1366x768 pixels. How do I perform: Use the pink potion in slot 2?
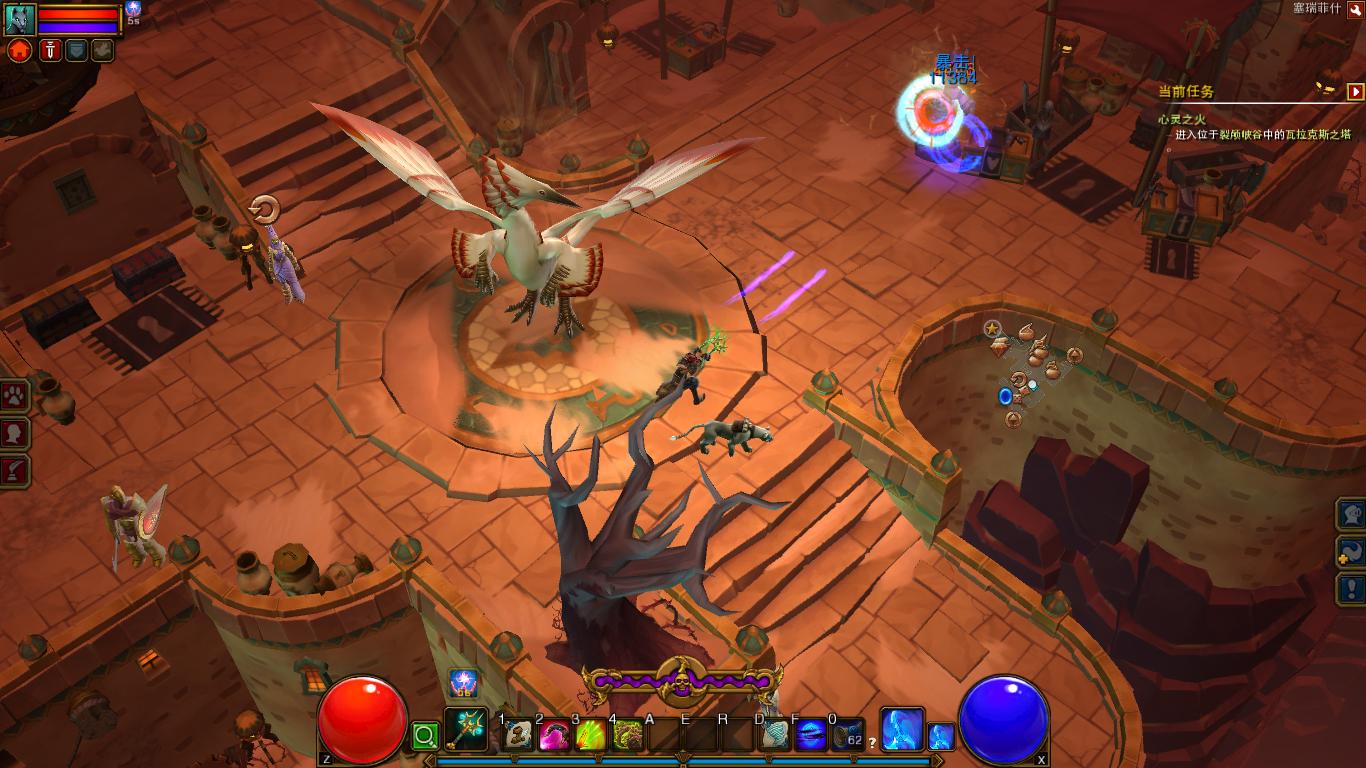554,736
